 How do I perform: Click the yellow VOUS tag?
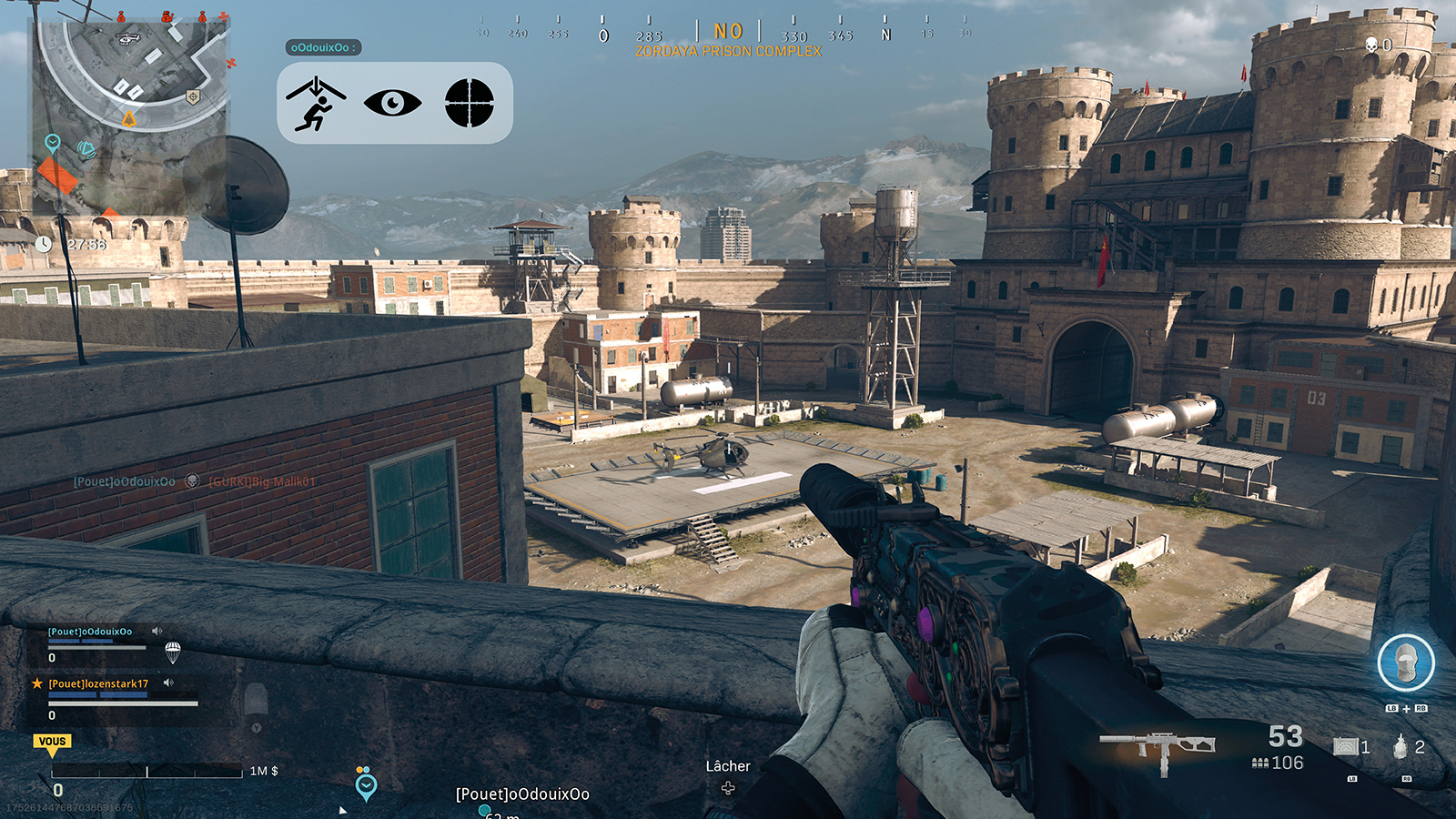click(53, 742)
